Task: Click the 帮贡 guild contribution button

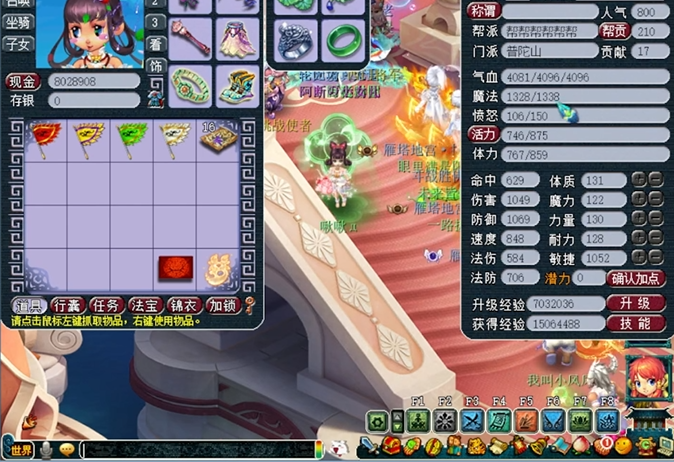Action: click(x=613, y=31)
